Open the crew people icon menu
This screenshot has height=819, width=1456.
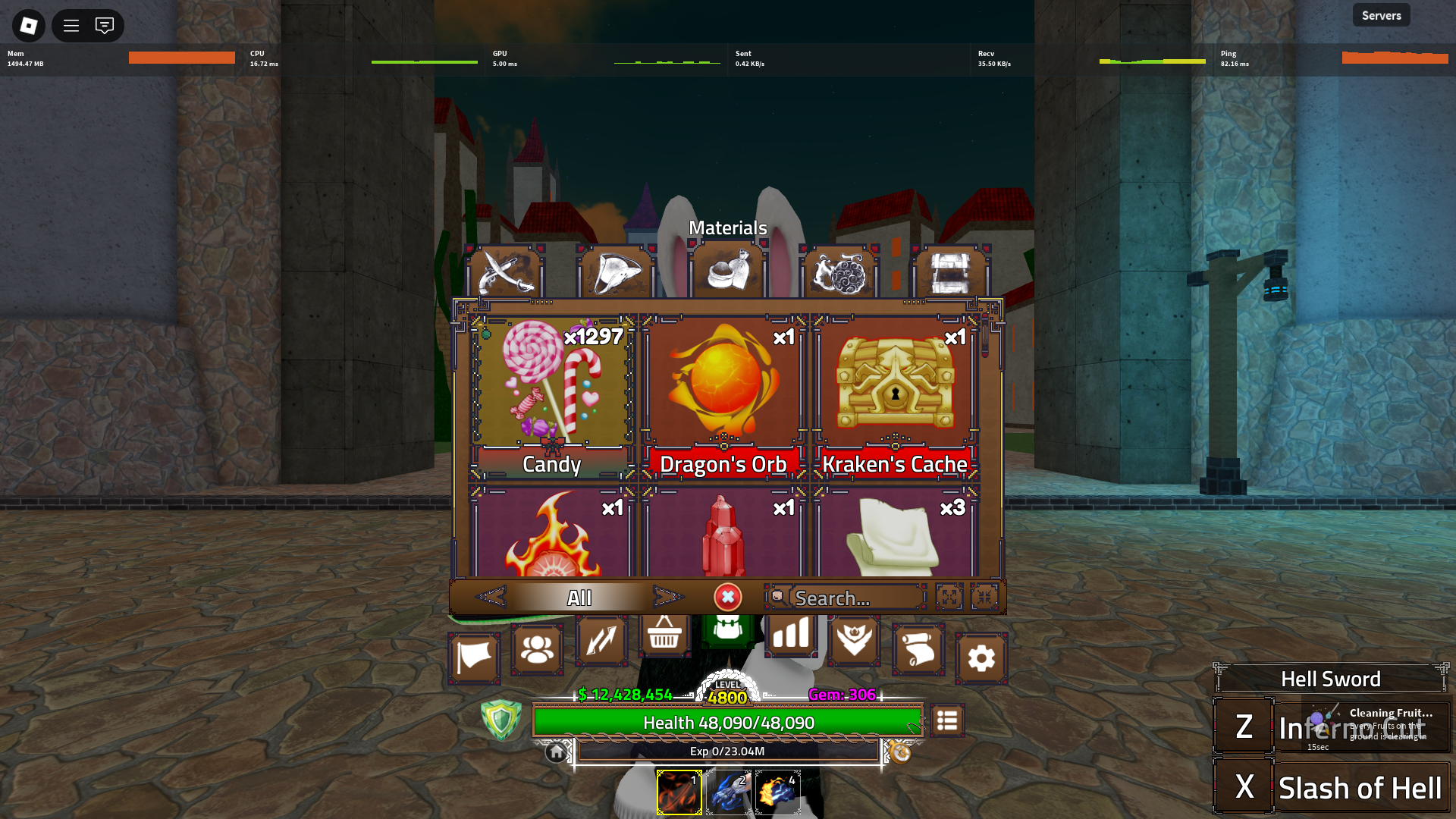(537, 649)
